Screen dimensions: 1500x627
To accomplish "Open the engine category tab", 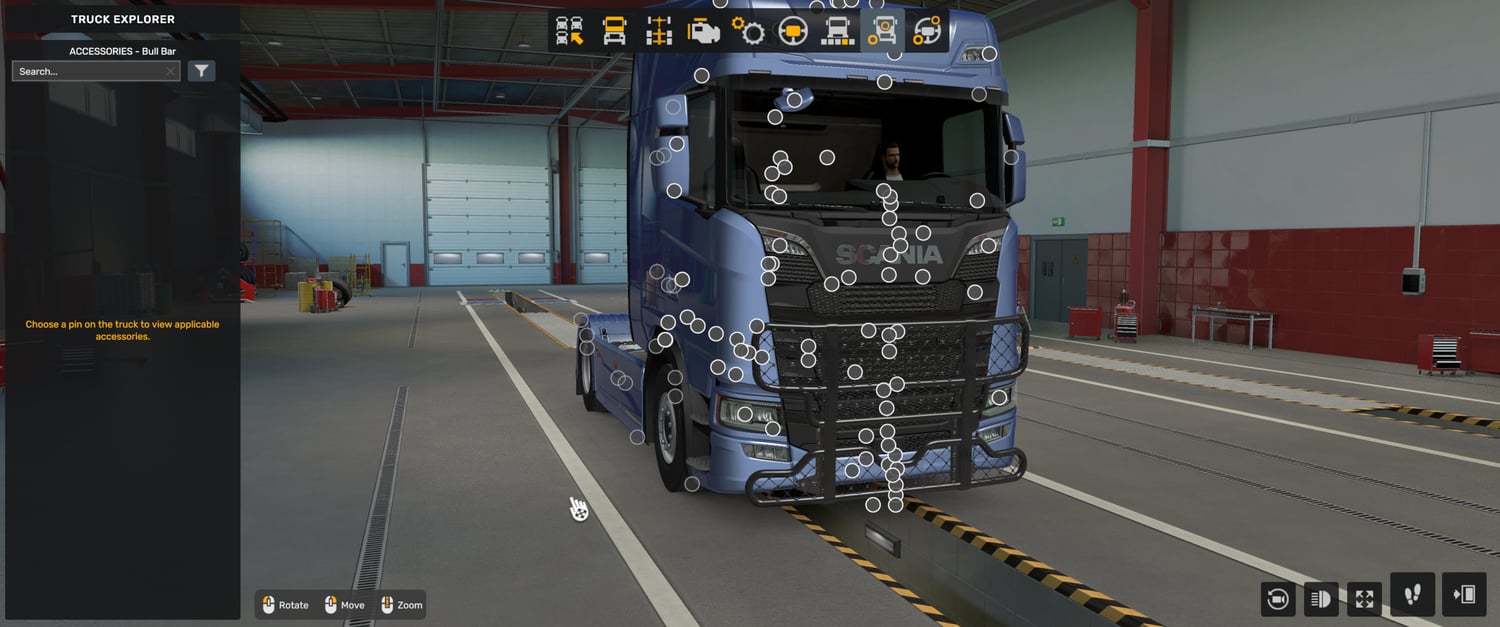I will pos(704,32).
